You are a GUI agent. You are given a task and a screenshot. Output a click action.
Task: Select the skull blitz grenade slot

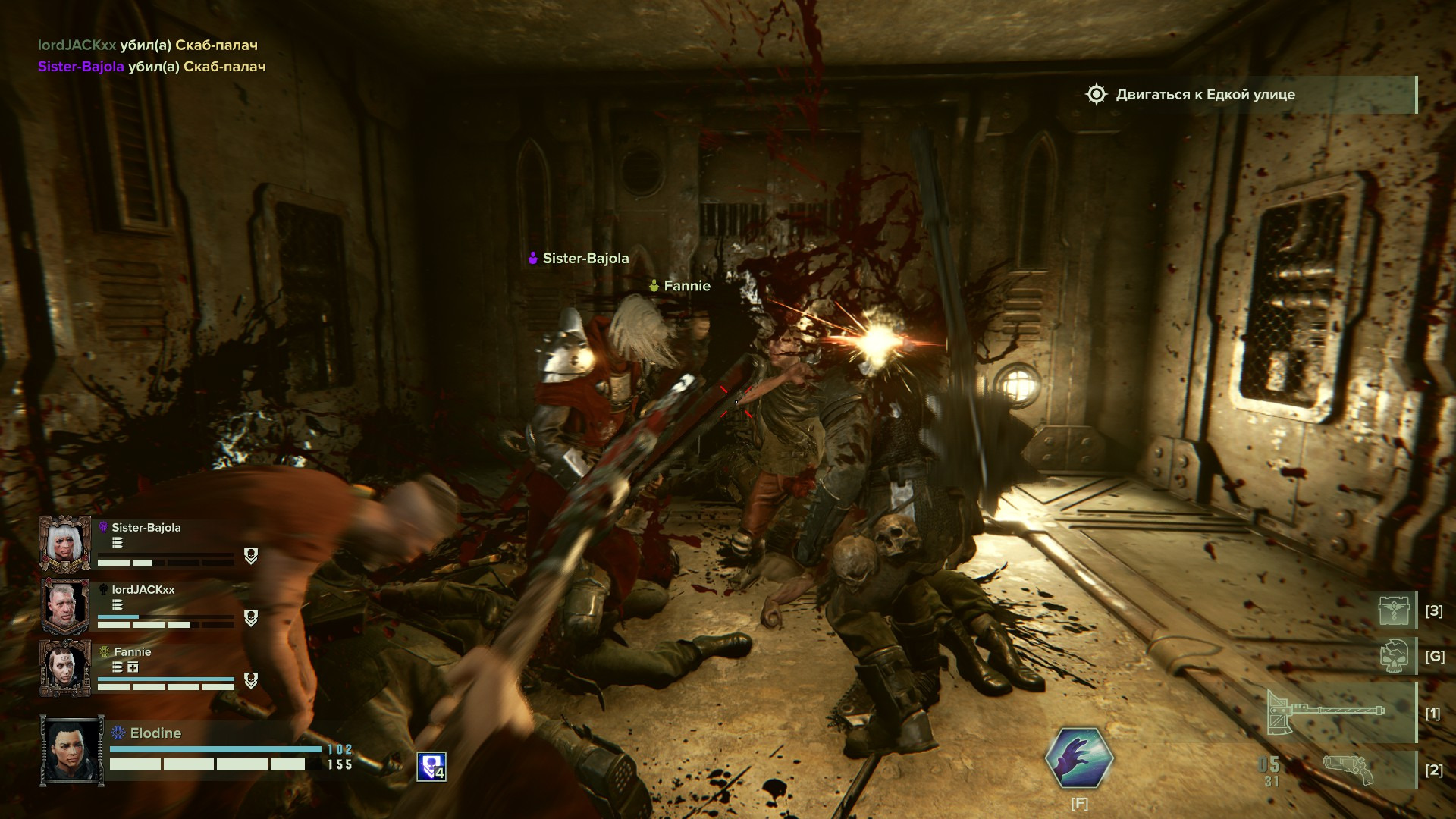click(1395, 656)
